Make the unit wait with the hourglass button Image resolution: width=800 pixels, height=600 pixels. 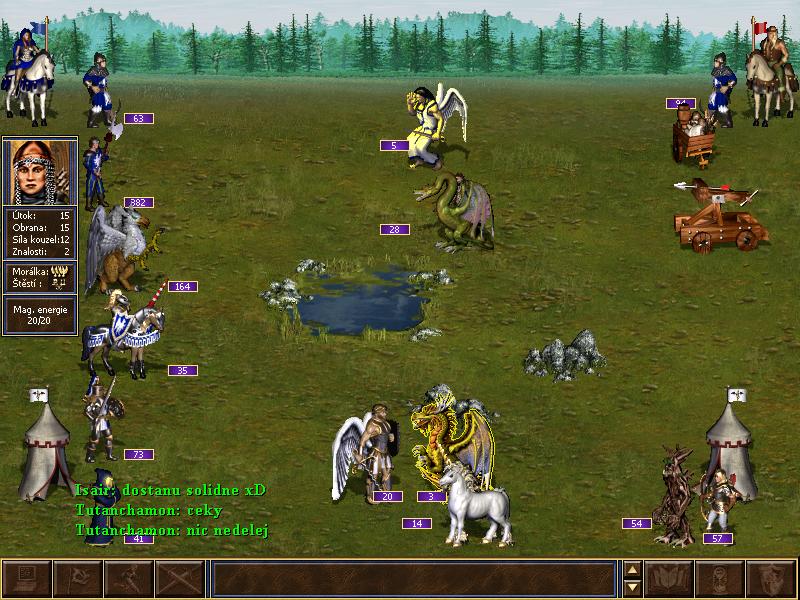click(x=721, y=579)
